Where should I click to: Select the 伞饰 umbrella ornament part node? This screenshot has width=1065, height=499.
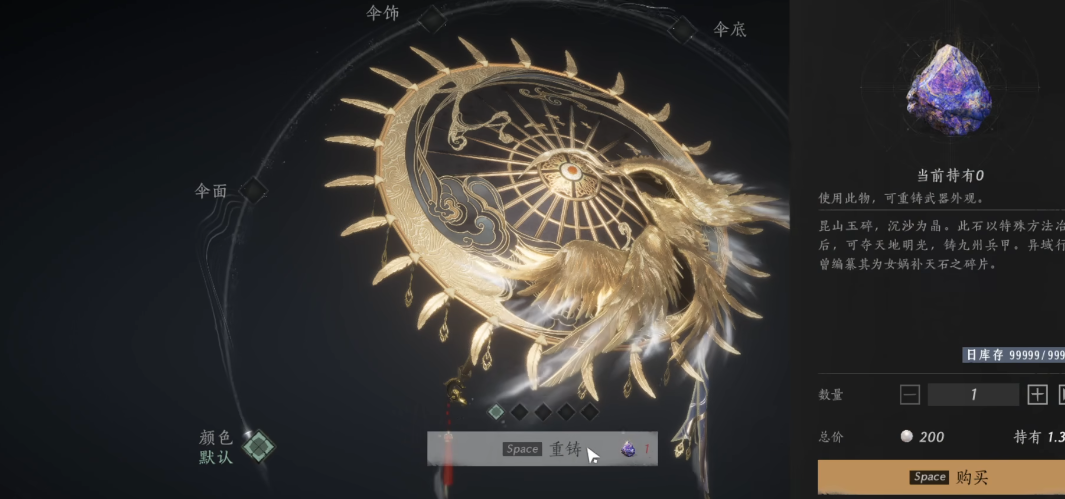[x=431, y=17]
